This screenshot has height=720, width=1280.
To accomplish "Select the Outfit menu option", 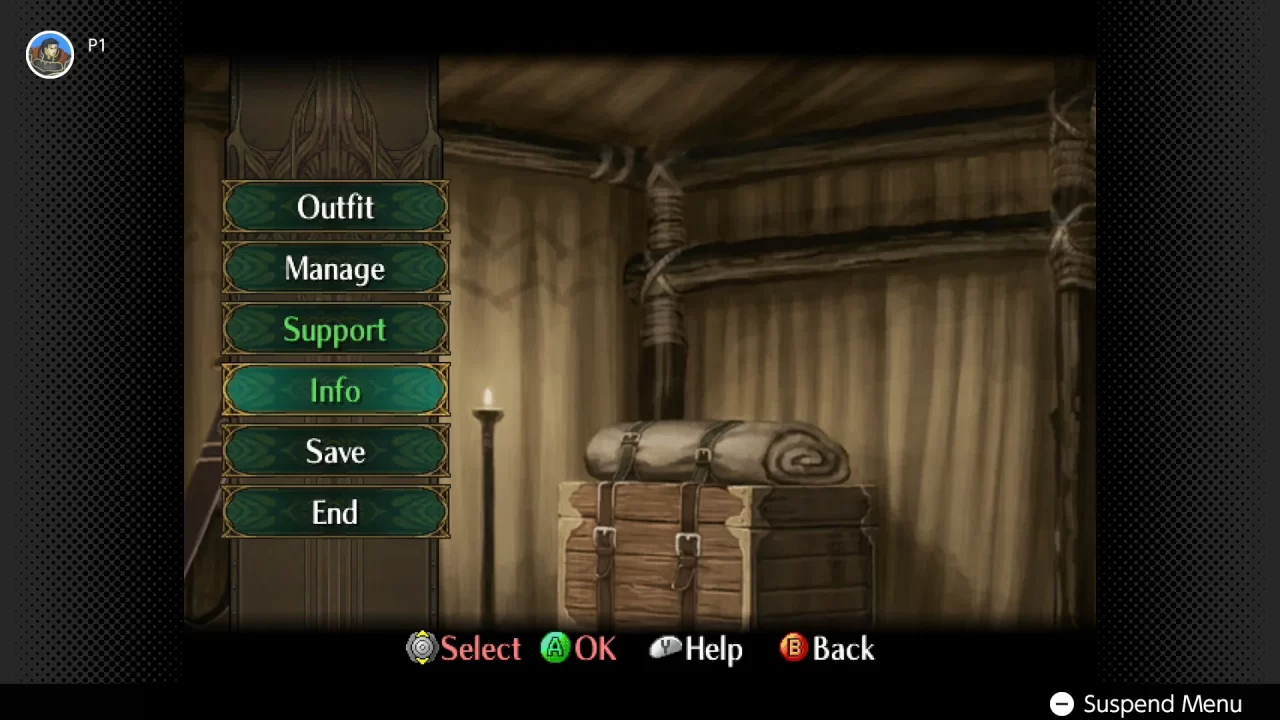I will [335, 207].
